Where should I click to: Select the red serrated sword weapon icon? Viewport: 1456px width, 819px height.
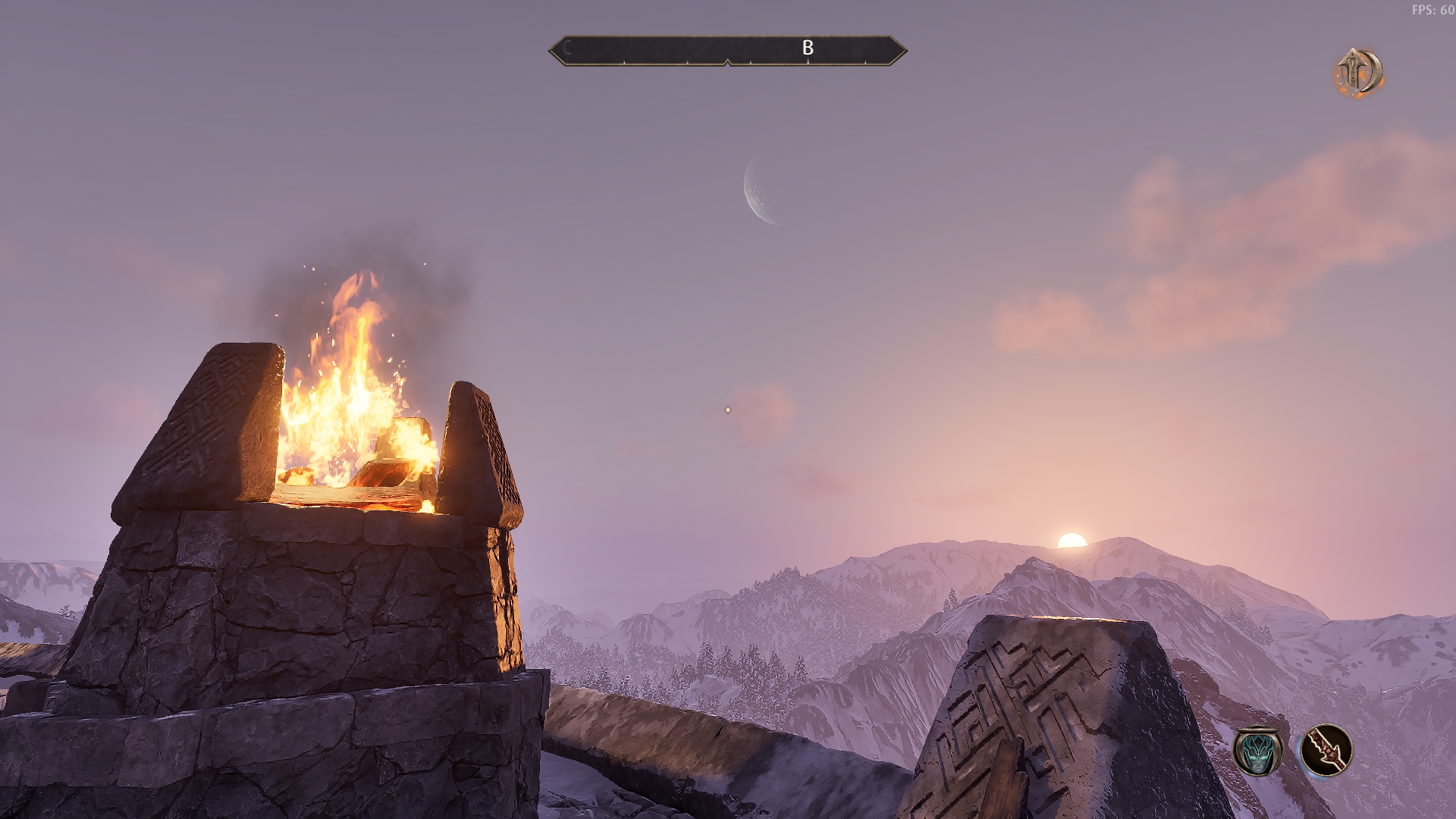(x=1326, y=750)
